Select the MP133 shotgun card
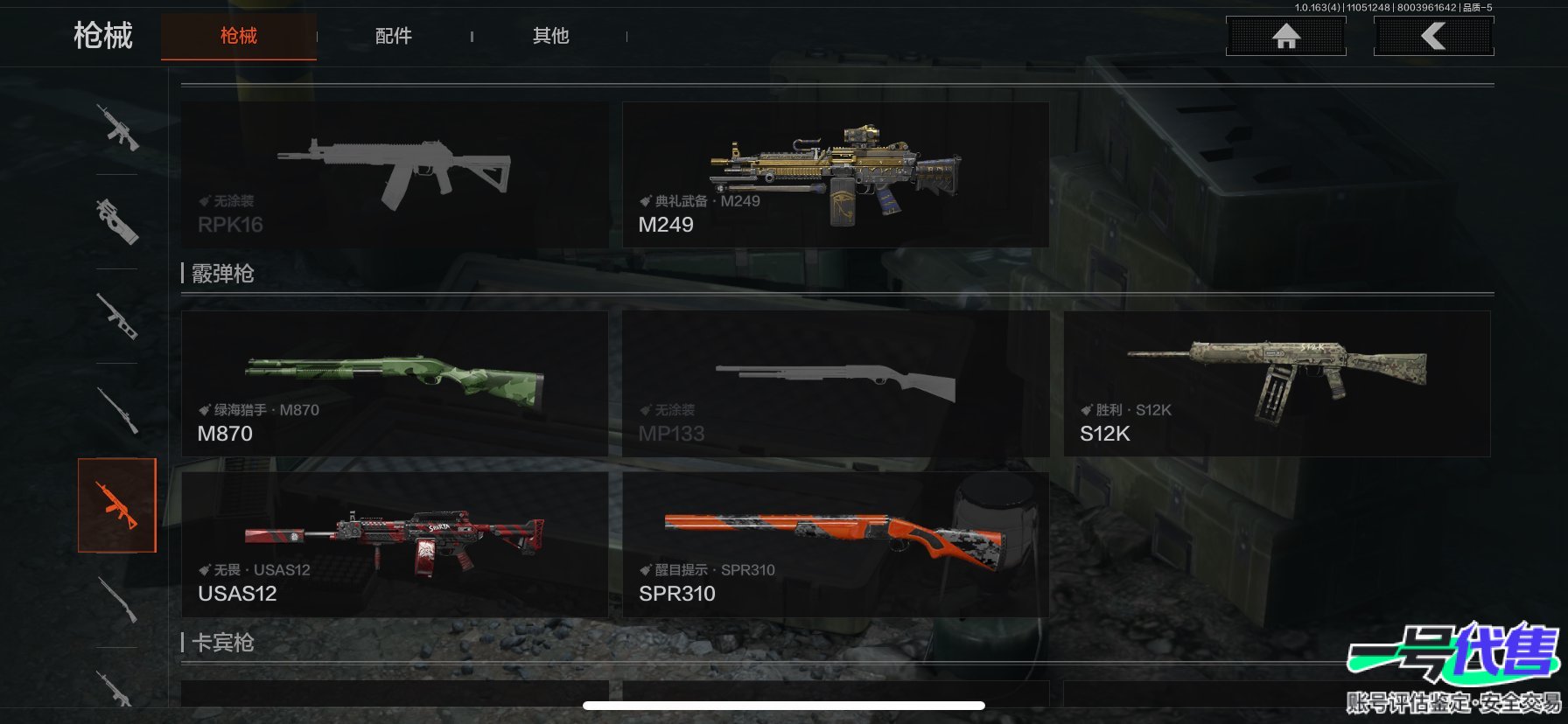The width and height of the screenshot is (1568, 724). click(836, 384)
